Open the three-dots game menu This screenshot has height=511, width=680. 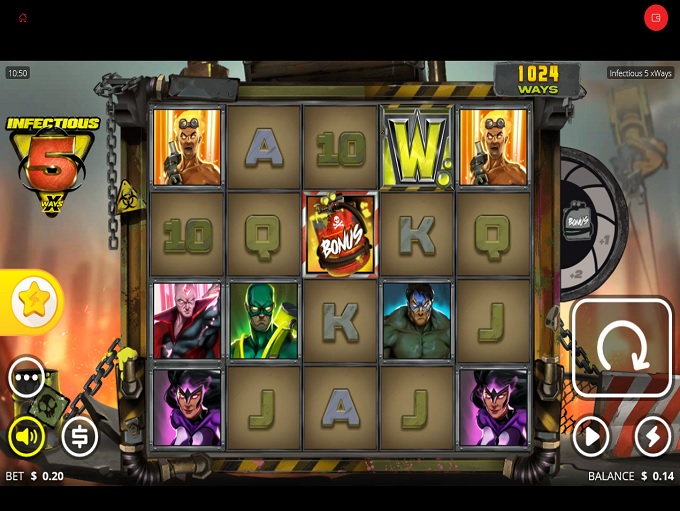tap(27, 377)
